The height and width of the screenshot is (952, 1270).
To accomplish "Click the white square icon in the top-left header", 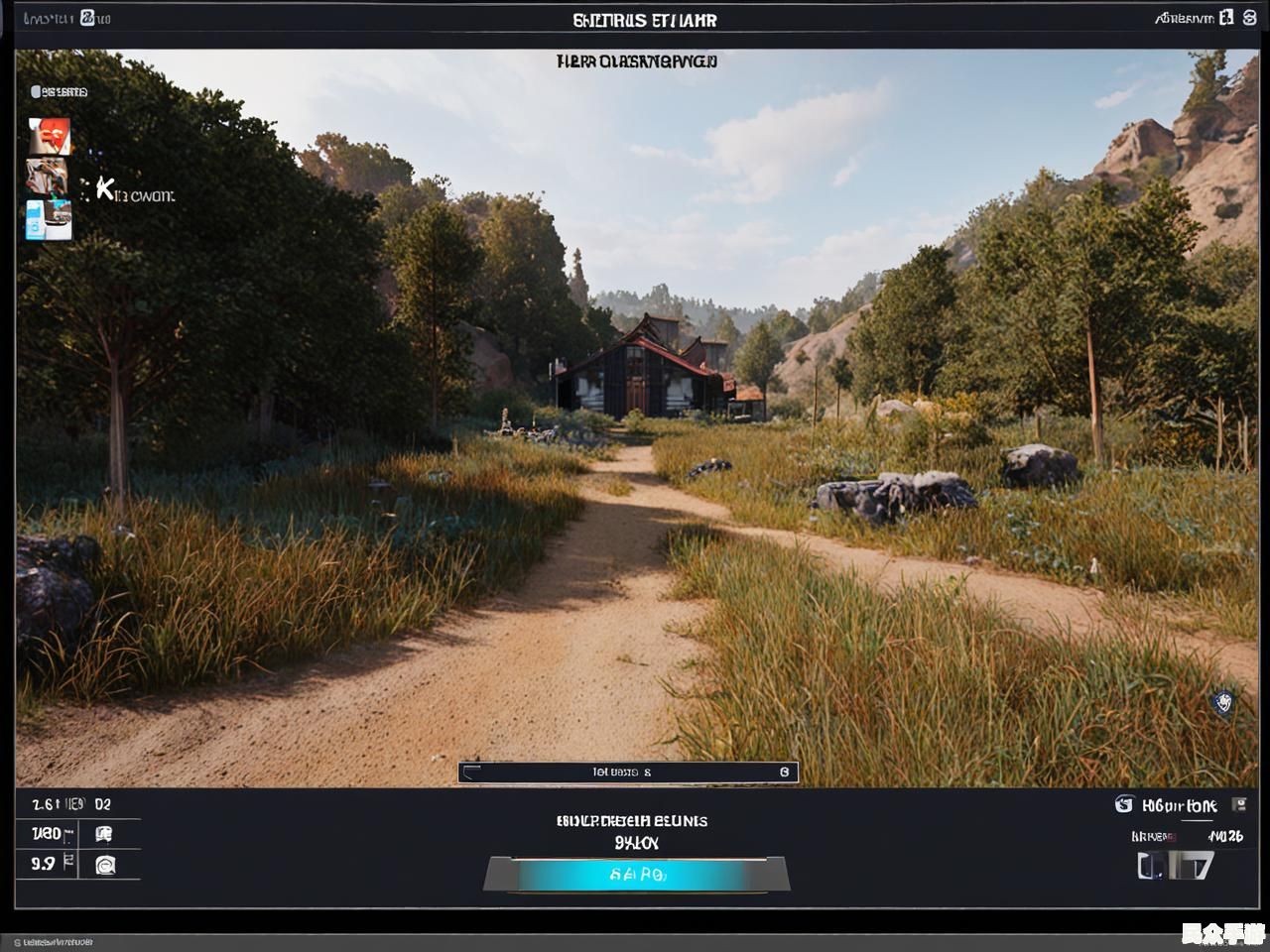I will [88, 18].
